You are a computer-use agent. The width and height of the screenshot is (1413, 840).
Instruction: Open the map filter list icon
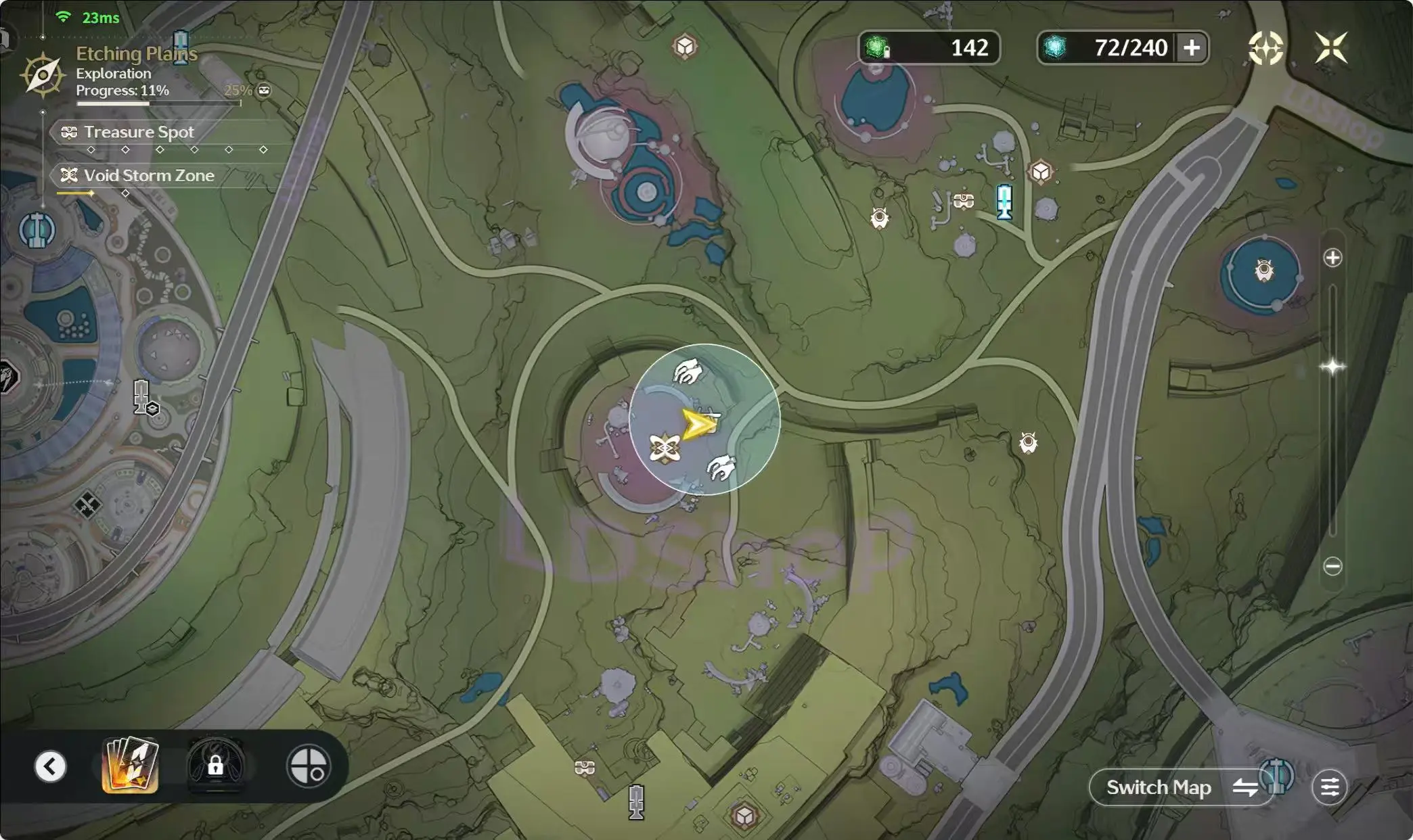click(1329, 787)
